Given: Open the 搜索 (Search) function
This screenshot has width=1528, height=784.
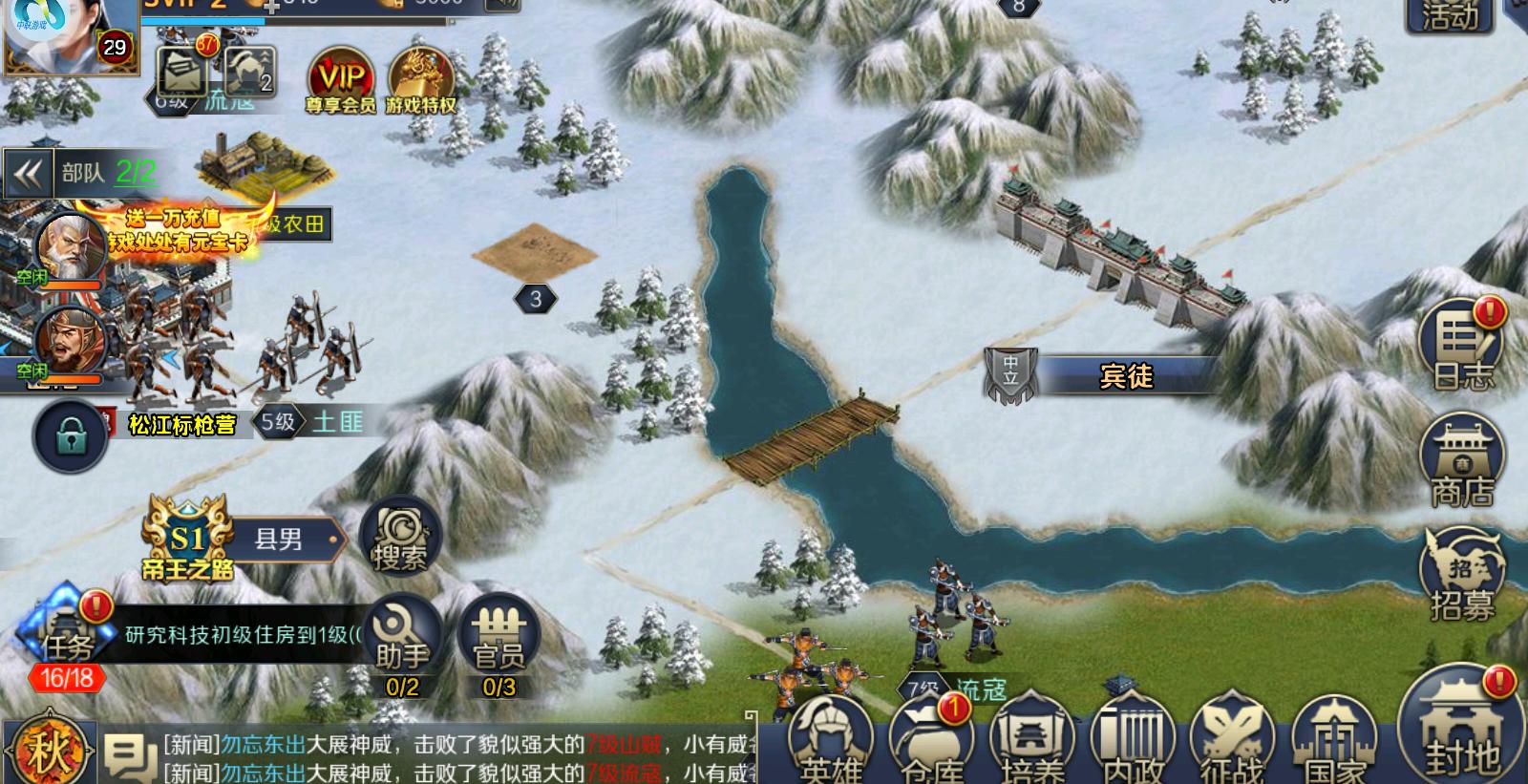Looking at the screenshot, I should (401, 538).
